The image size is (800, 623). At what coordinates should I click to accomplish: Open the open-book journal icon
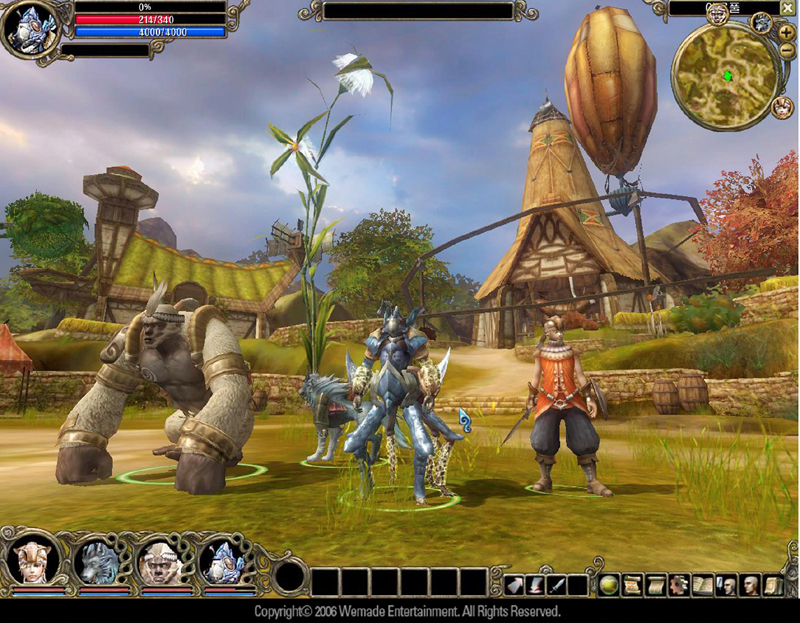703,585
